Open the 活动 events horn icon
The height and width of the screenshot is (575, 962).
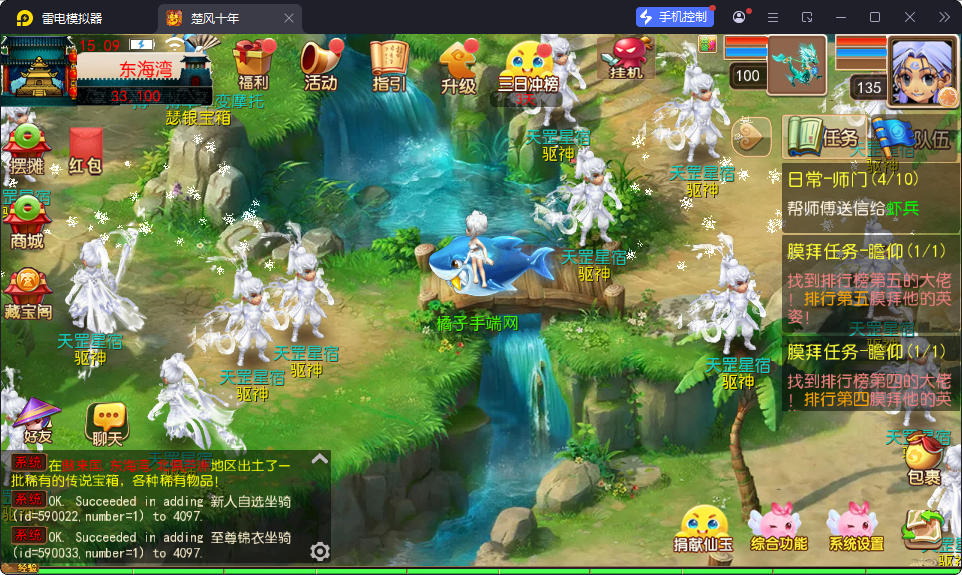pos(320,64)
